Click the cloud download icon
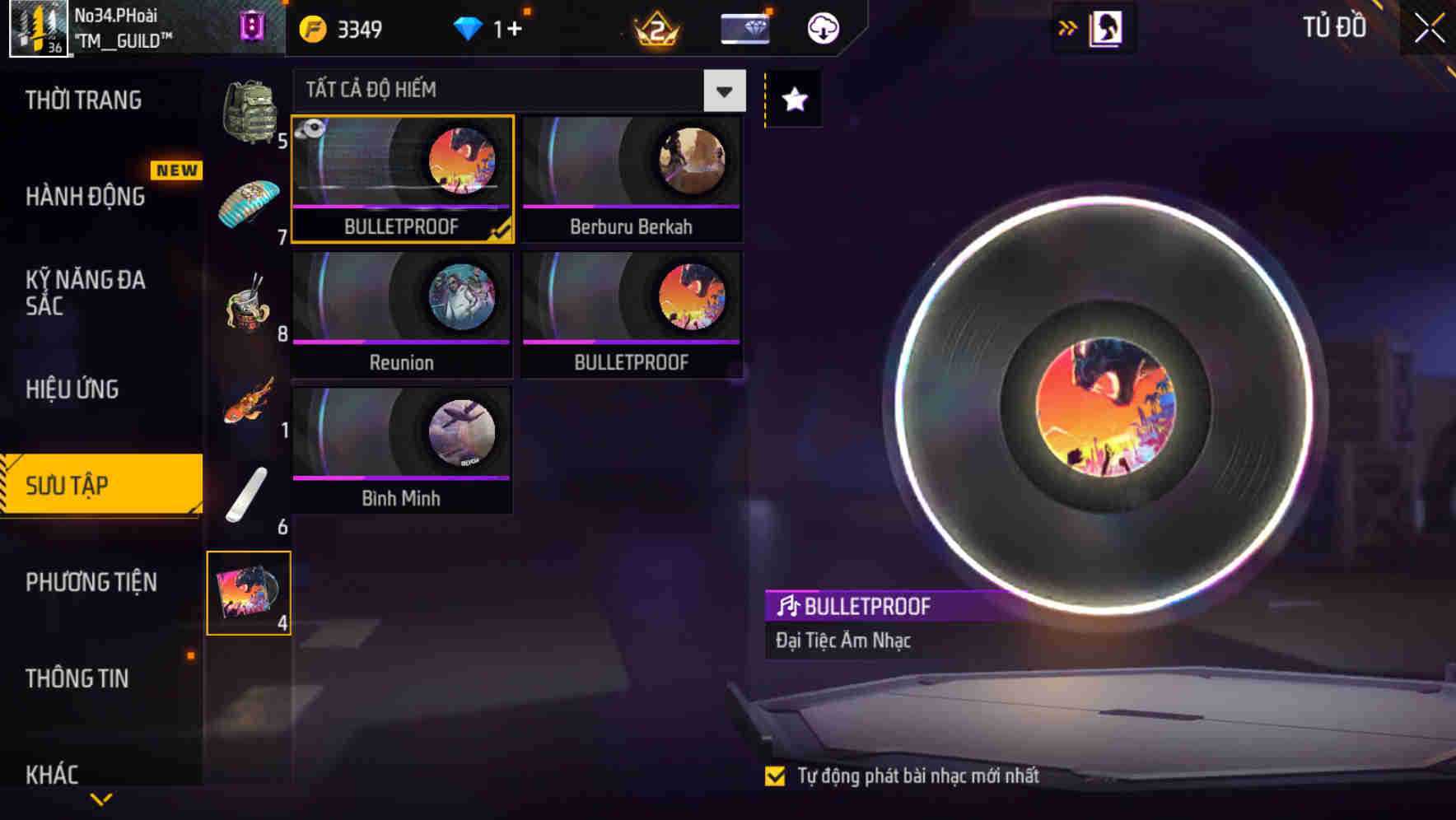The image size is (1456, 820). click(x=822, y=28)
